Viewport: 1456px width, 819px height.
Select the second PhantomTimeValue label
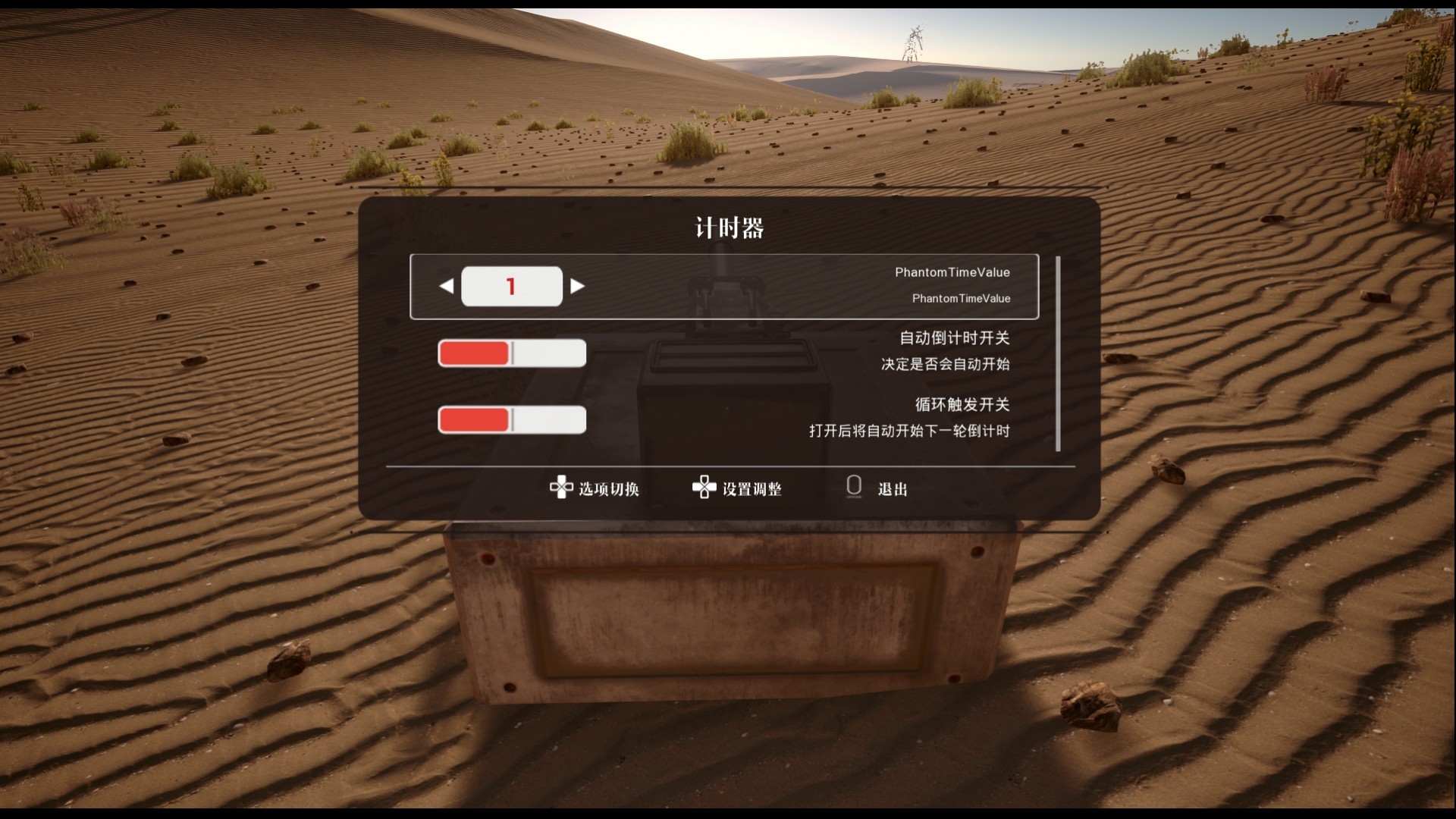pyautogui.click(x=961, y=298)
